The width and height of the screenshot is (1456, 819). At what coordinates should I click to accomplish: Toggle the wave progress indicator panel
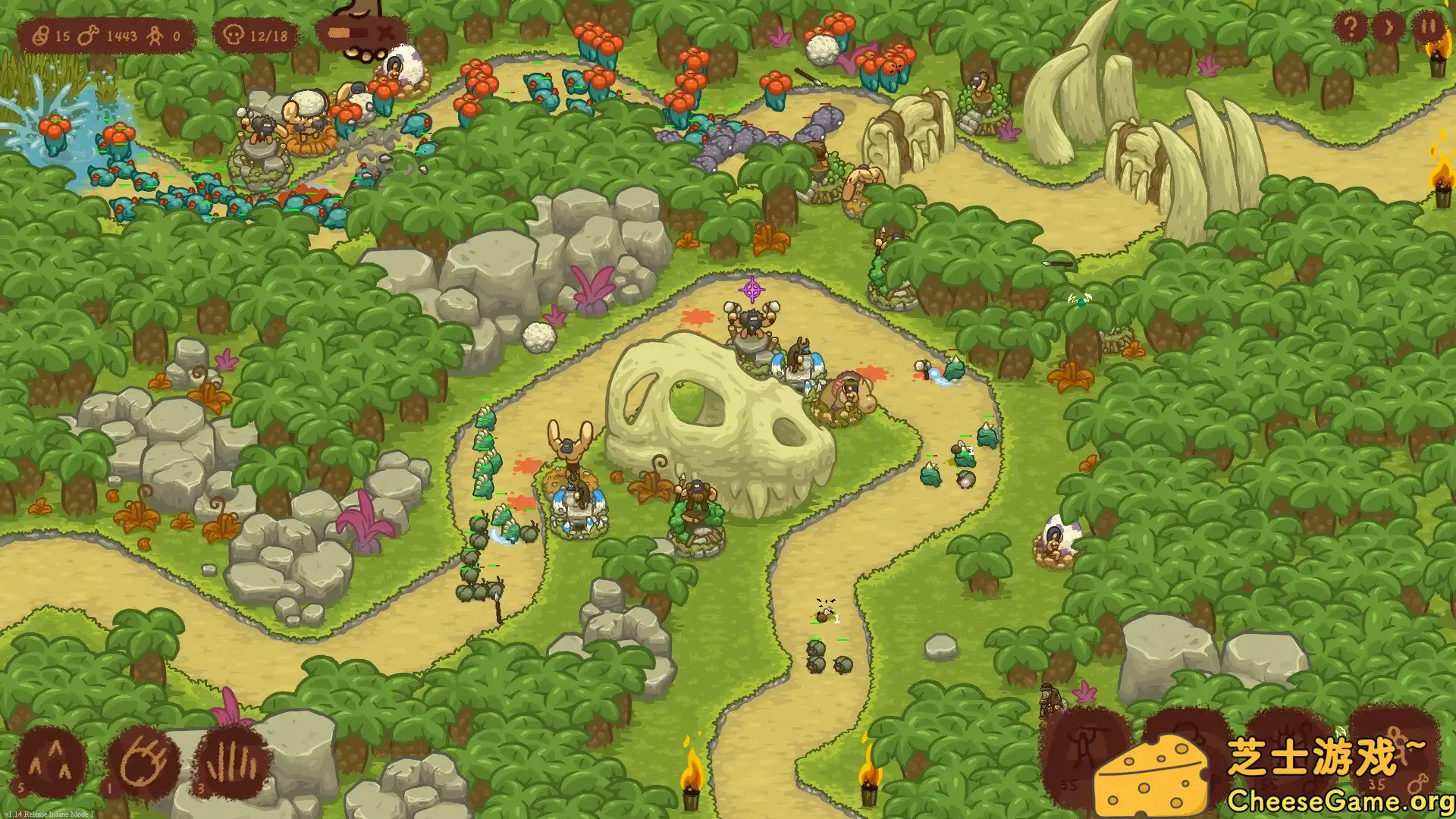359,33
